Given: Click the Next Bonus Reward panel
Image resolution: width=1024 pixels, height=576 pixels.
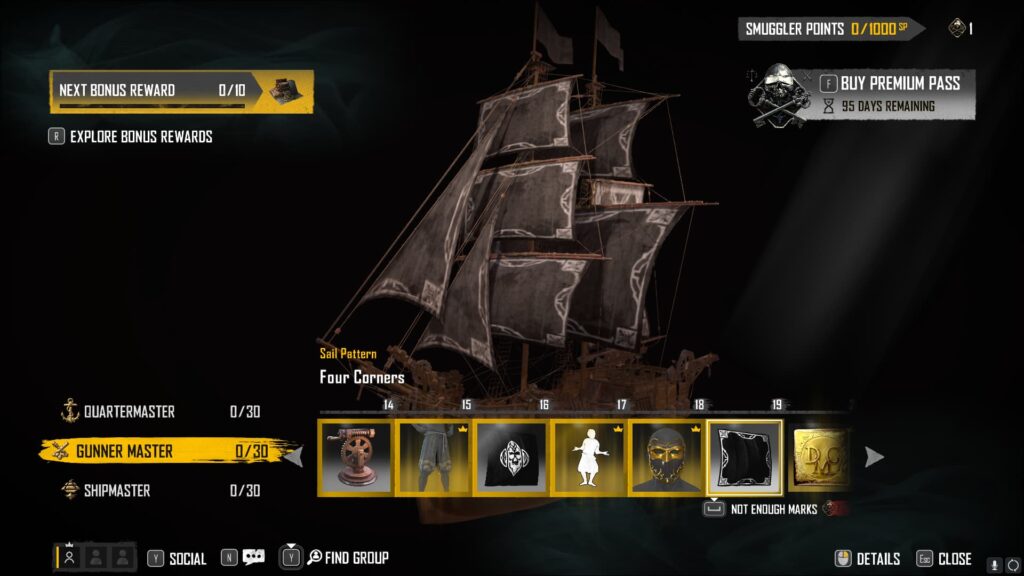Looking at the screenshot, I should pyautogui.click(x=181, y=90).
